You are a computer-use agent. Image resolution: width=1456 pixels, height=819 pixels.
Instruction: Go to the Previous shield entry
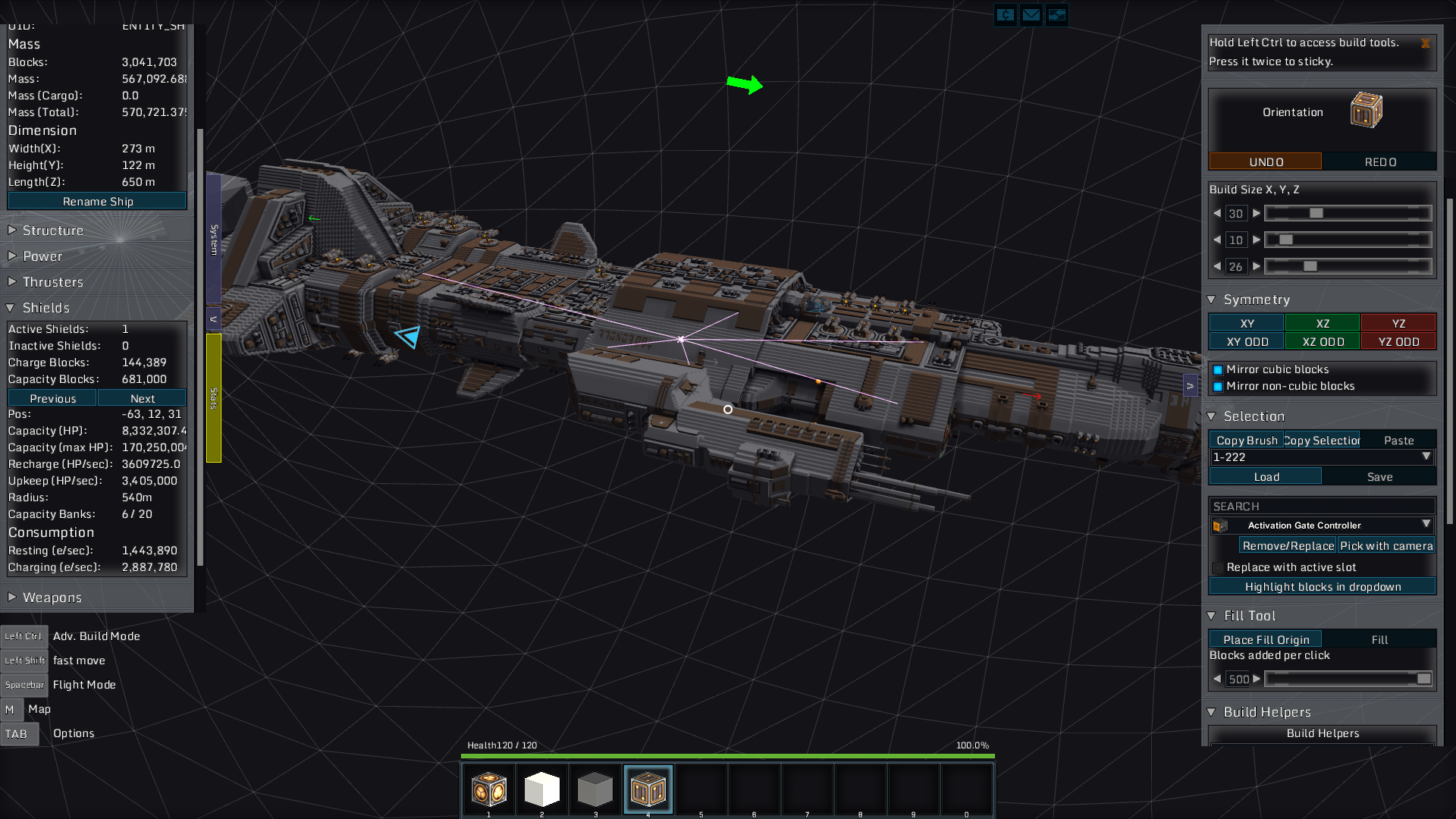(x=52, y=398)
